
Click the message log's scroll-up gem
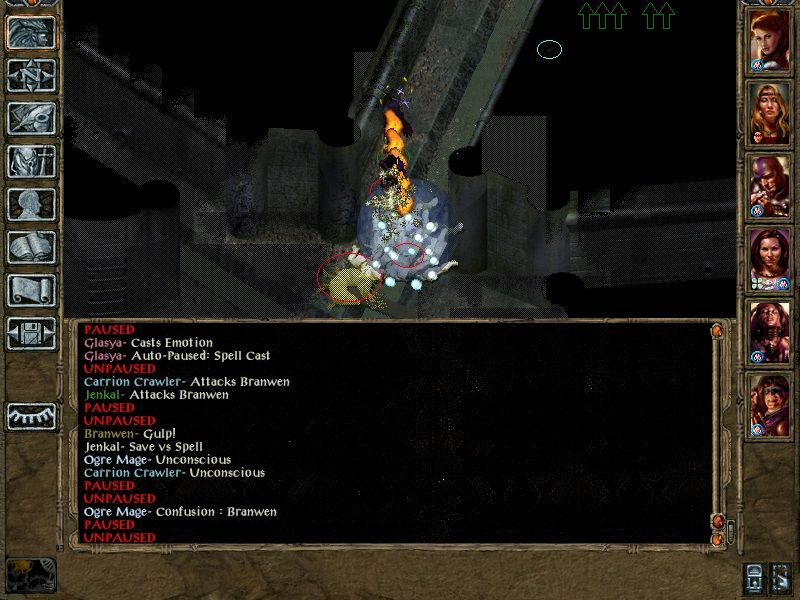pos(716,330)
